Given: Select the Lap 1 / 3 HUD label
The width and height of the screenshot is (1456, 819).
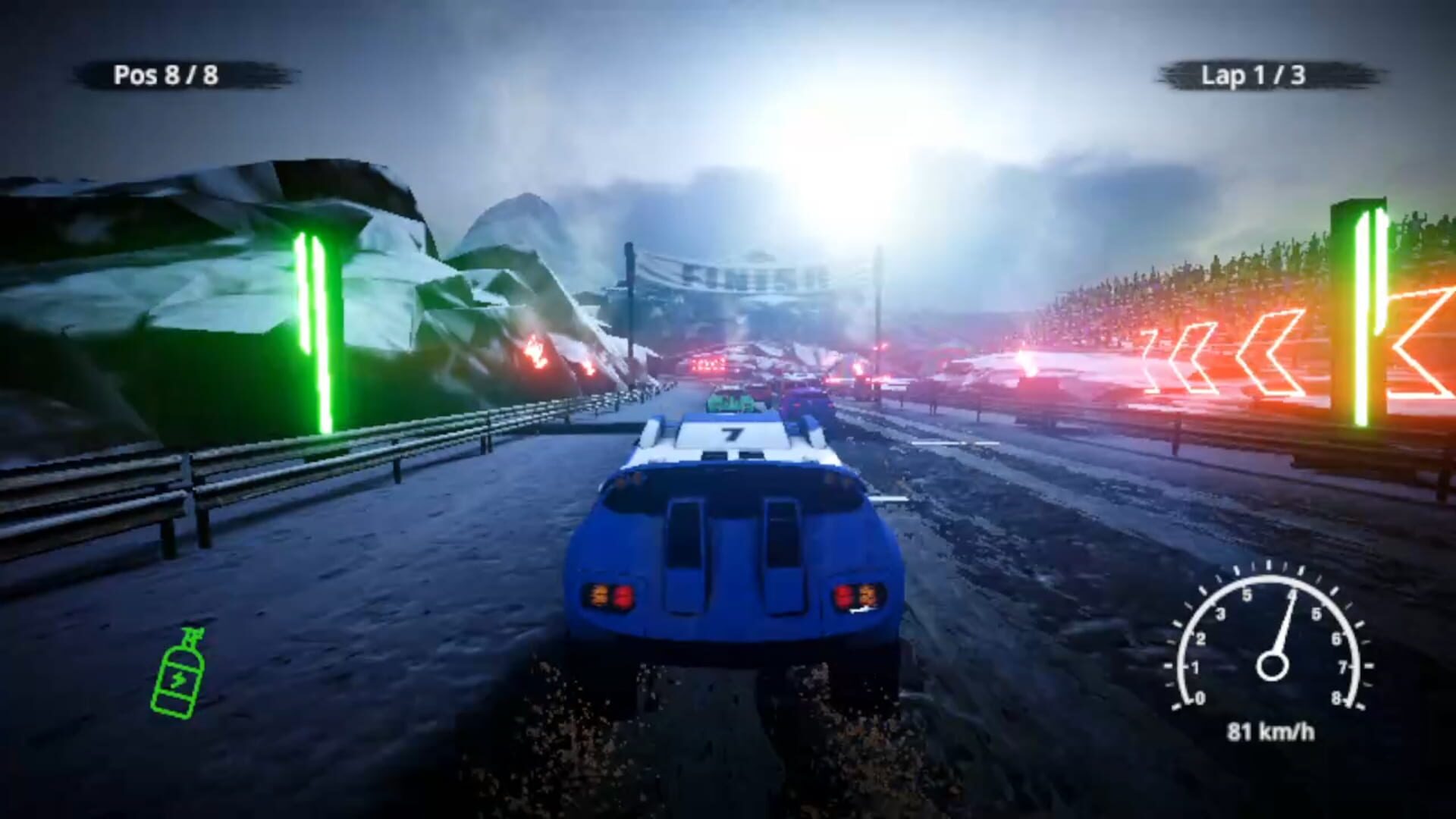Looking at the screenshot, I should click(x=1255, y=76).
